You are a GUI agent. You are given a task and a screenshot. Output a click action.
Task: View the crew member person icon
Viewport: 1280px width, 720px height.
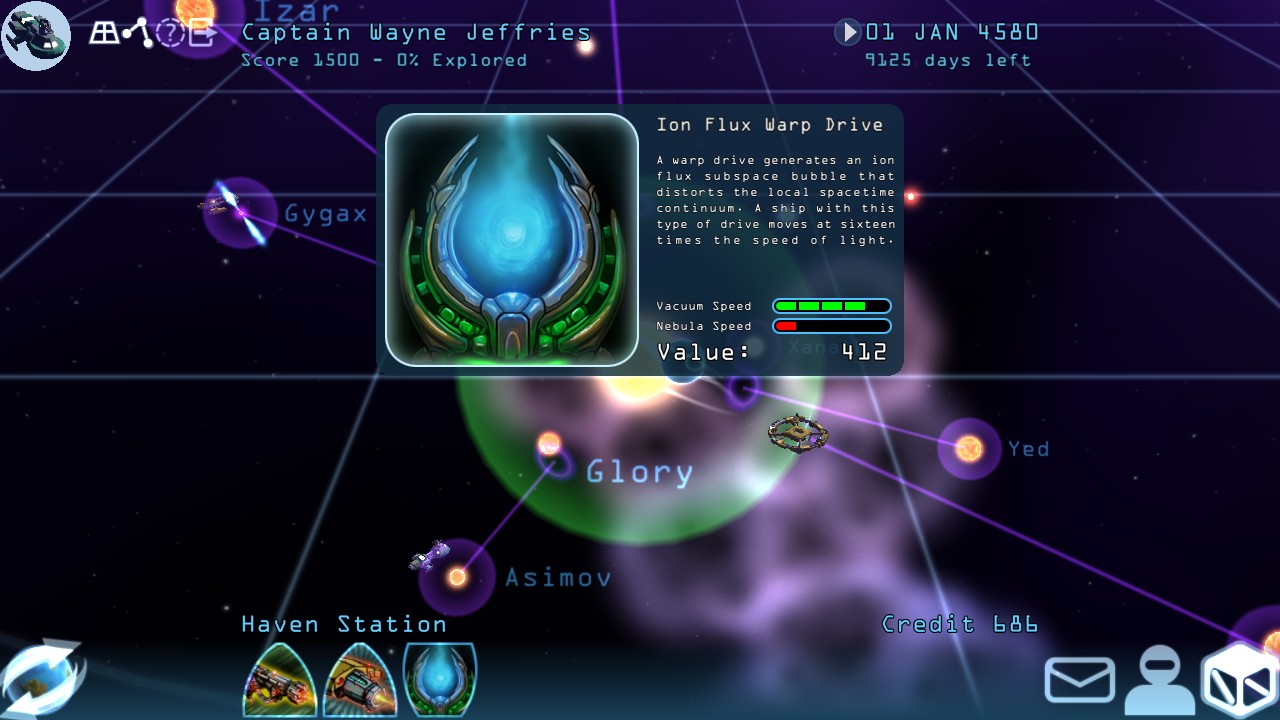1160,679
